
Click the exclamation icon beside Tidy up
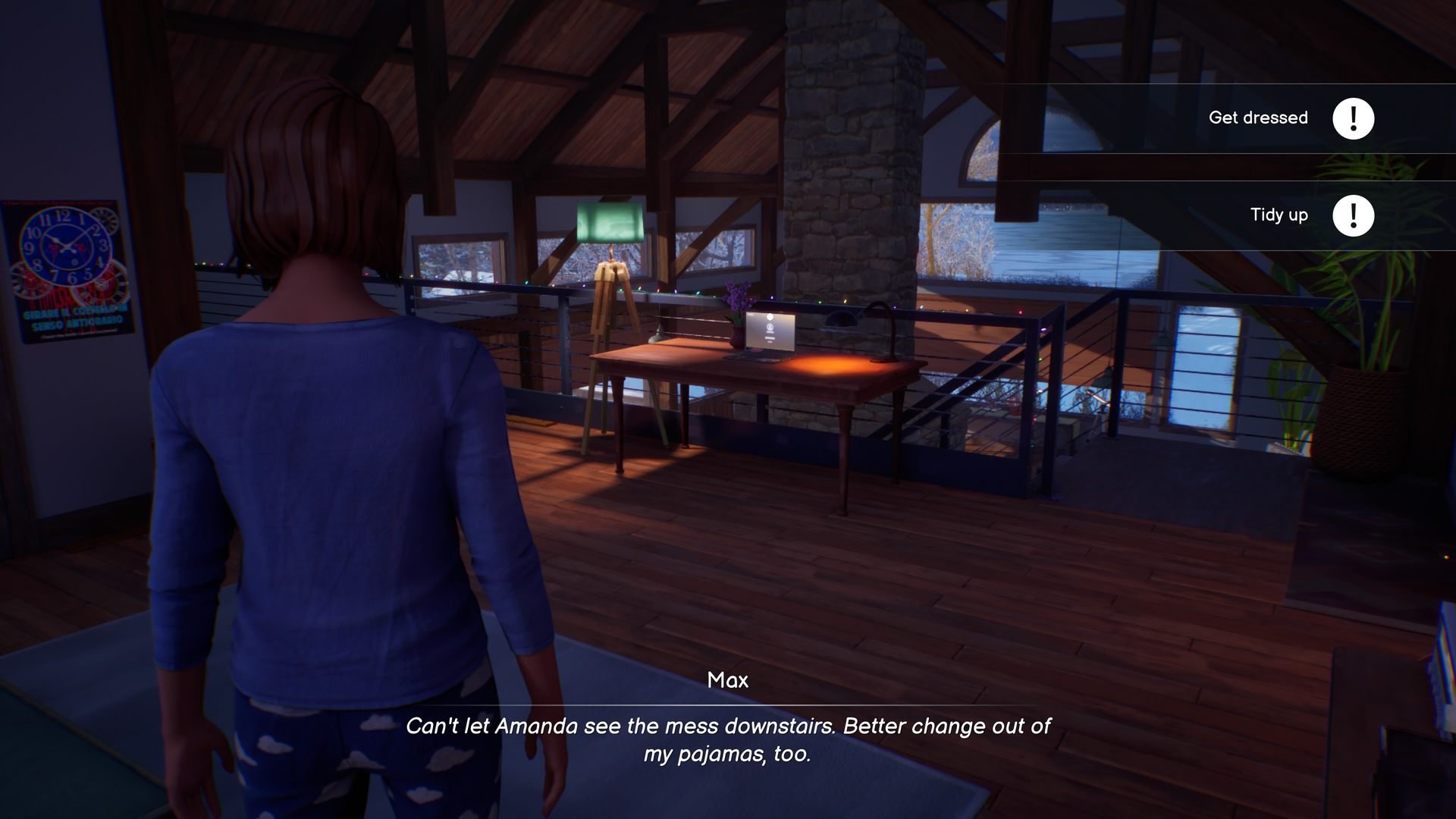tap(1354, 215)
